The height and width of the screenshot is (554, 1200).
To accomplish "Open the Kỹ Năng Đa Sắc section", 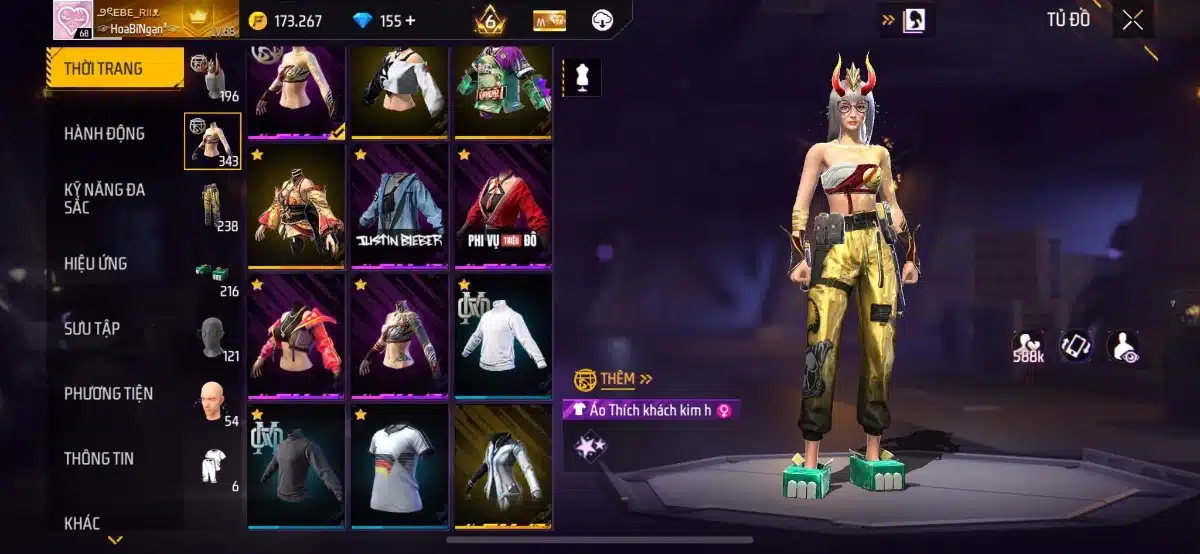I will click(104, 198).
